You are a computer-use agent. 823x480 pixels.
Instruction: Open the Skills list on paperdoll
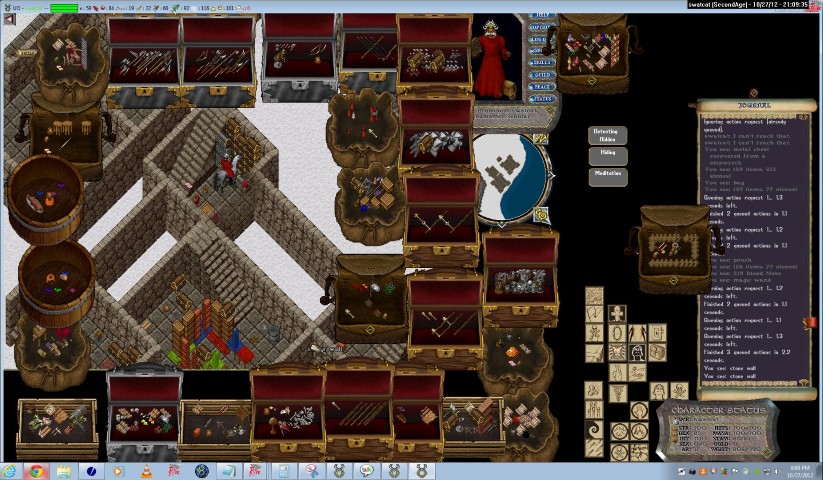point(542,61)
